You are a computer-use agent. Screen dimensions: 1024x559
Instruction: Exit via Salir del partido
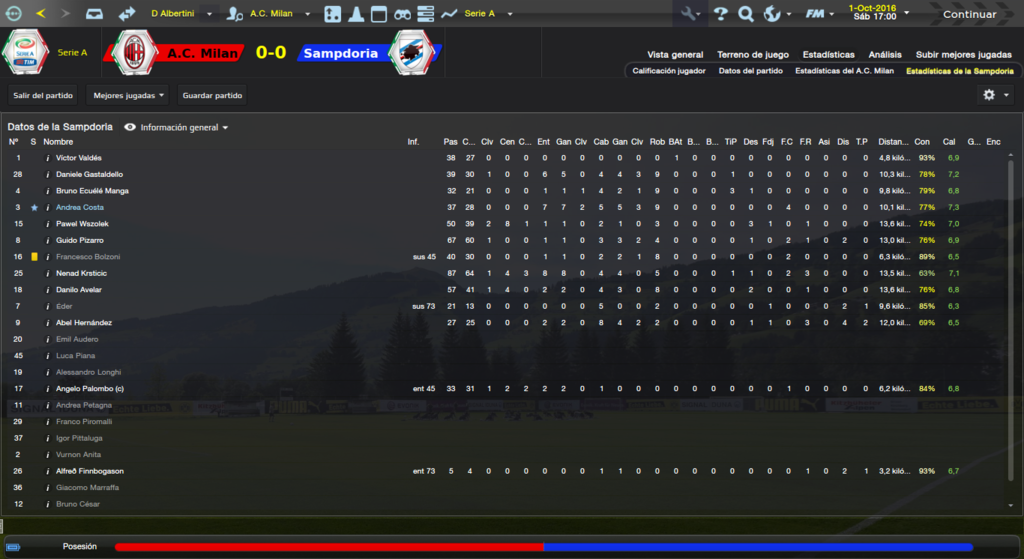tap(43, 95)
